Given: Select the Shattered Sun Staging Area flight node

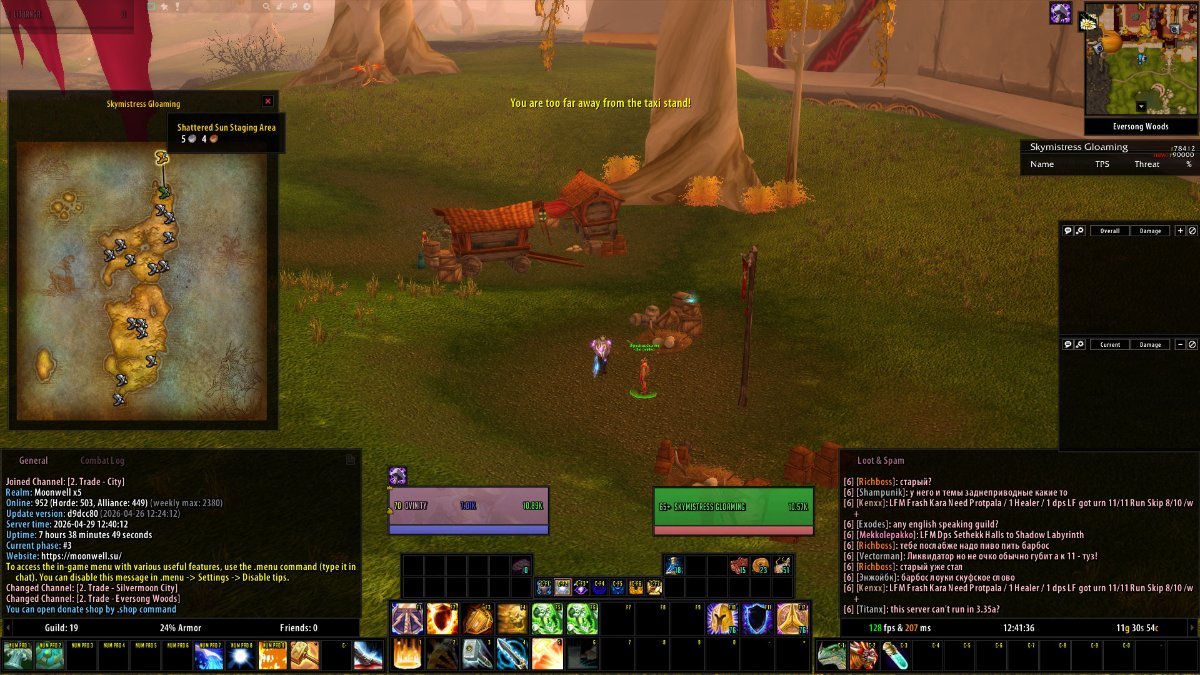Looking at the screenshot, I should (161, 157).
